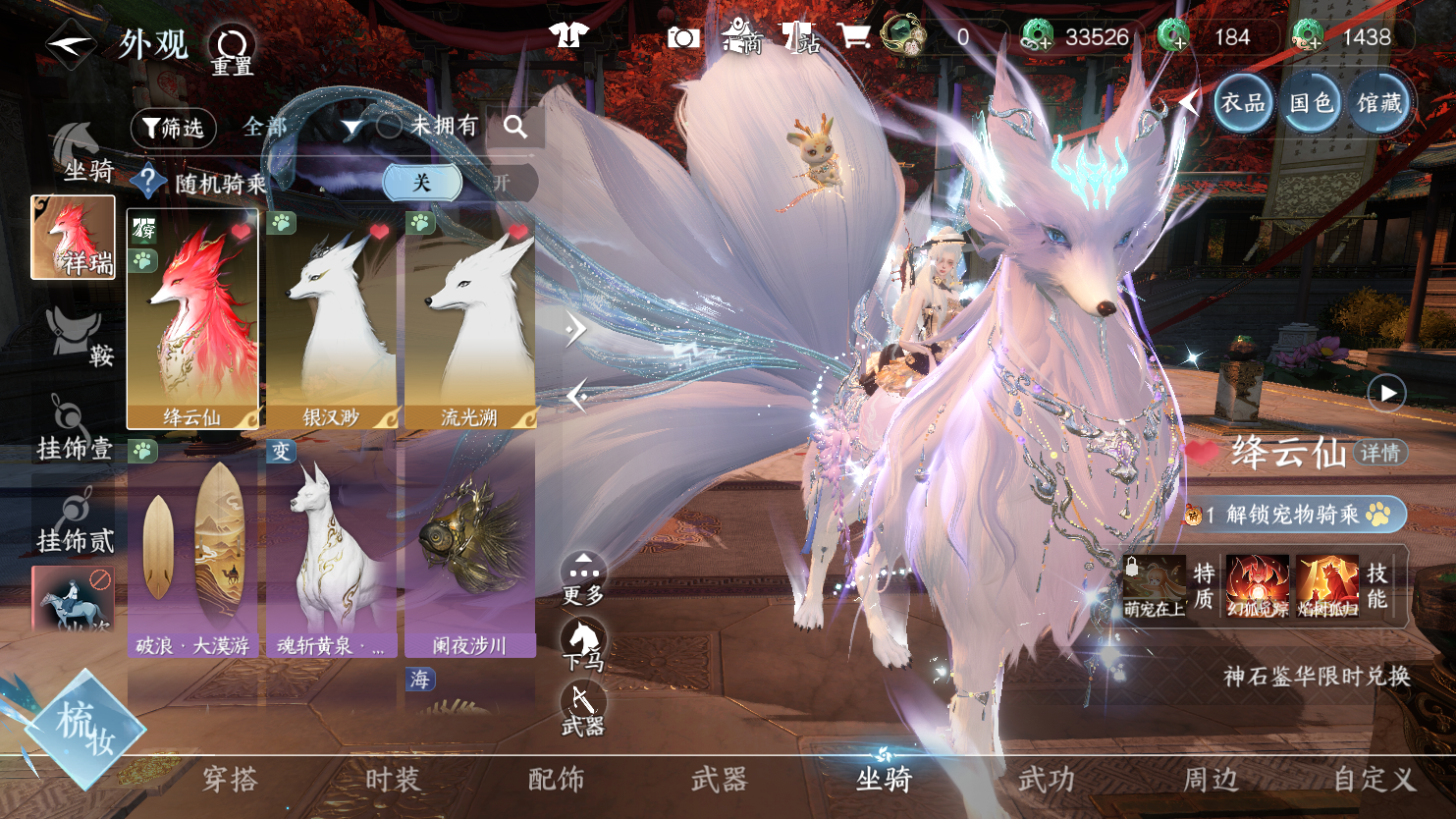
Task: Dismount using the 下马 button
Action: [583, 644]
